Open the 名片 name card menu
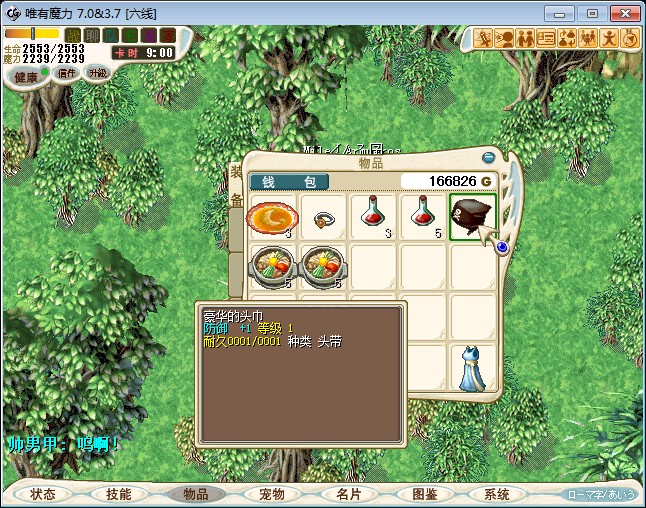The height and width of the screenshot is (508, 646). tap(347, 494)
